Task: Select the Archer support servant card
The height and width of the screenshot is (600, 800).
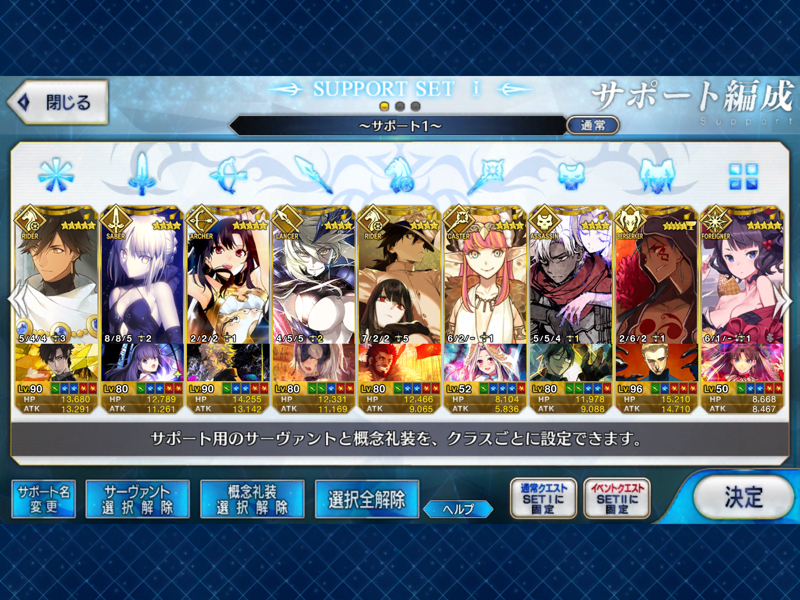Action: pyautogui.click(x=228, y=275)
